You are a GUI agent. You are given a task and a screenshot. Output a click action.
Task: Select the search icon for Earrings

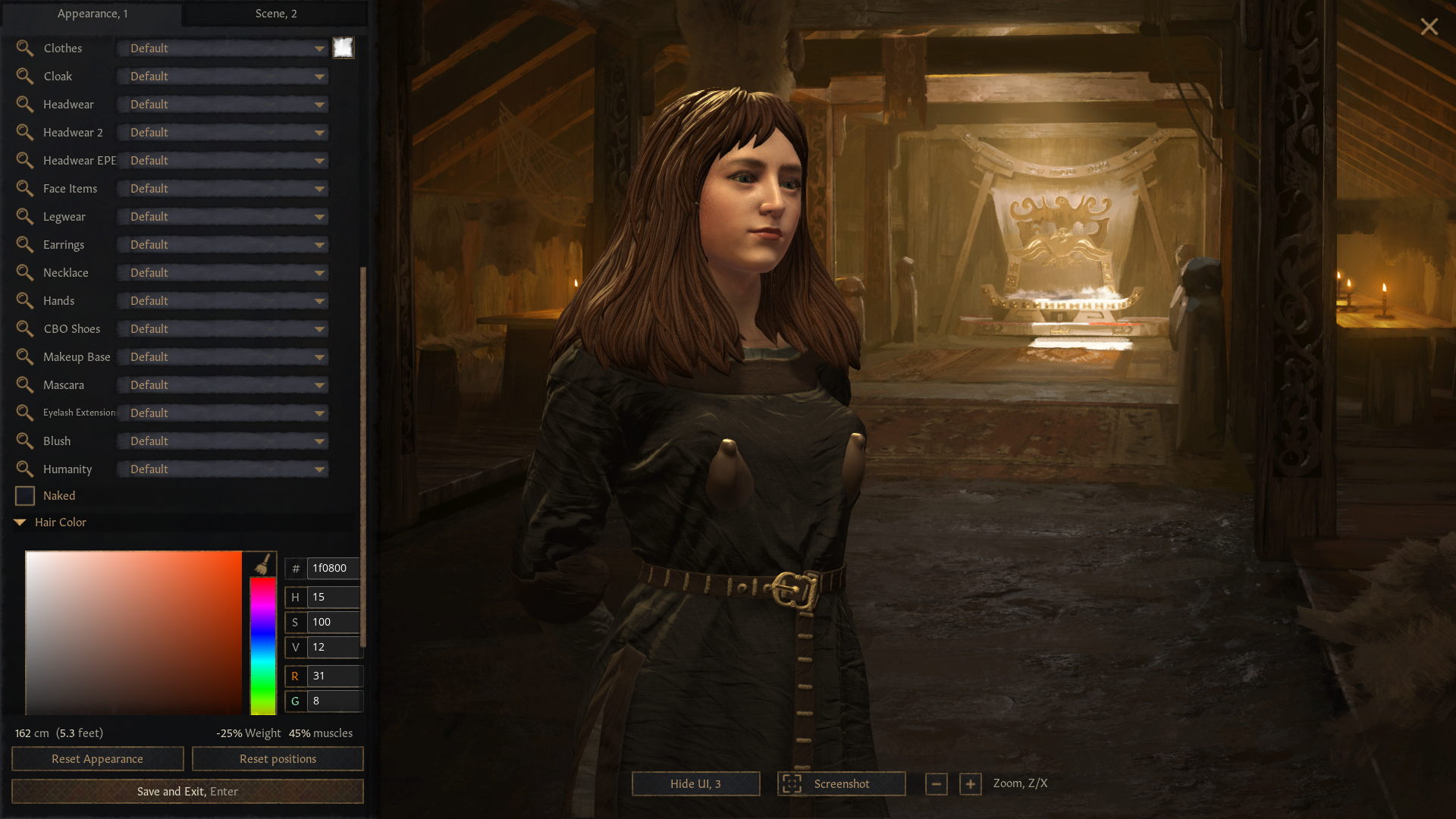(25, 244)
